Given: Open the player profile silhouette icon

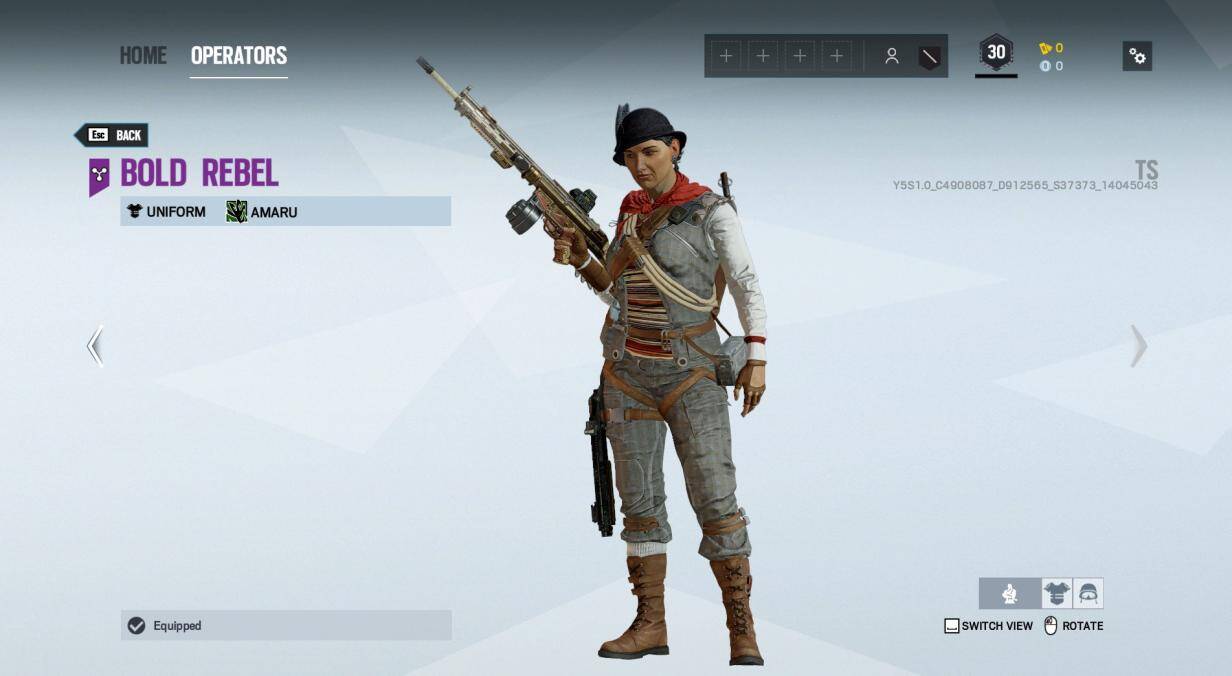Looking at the screenshot, I should (x=891, y=56).
